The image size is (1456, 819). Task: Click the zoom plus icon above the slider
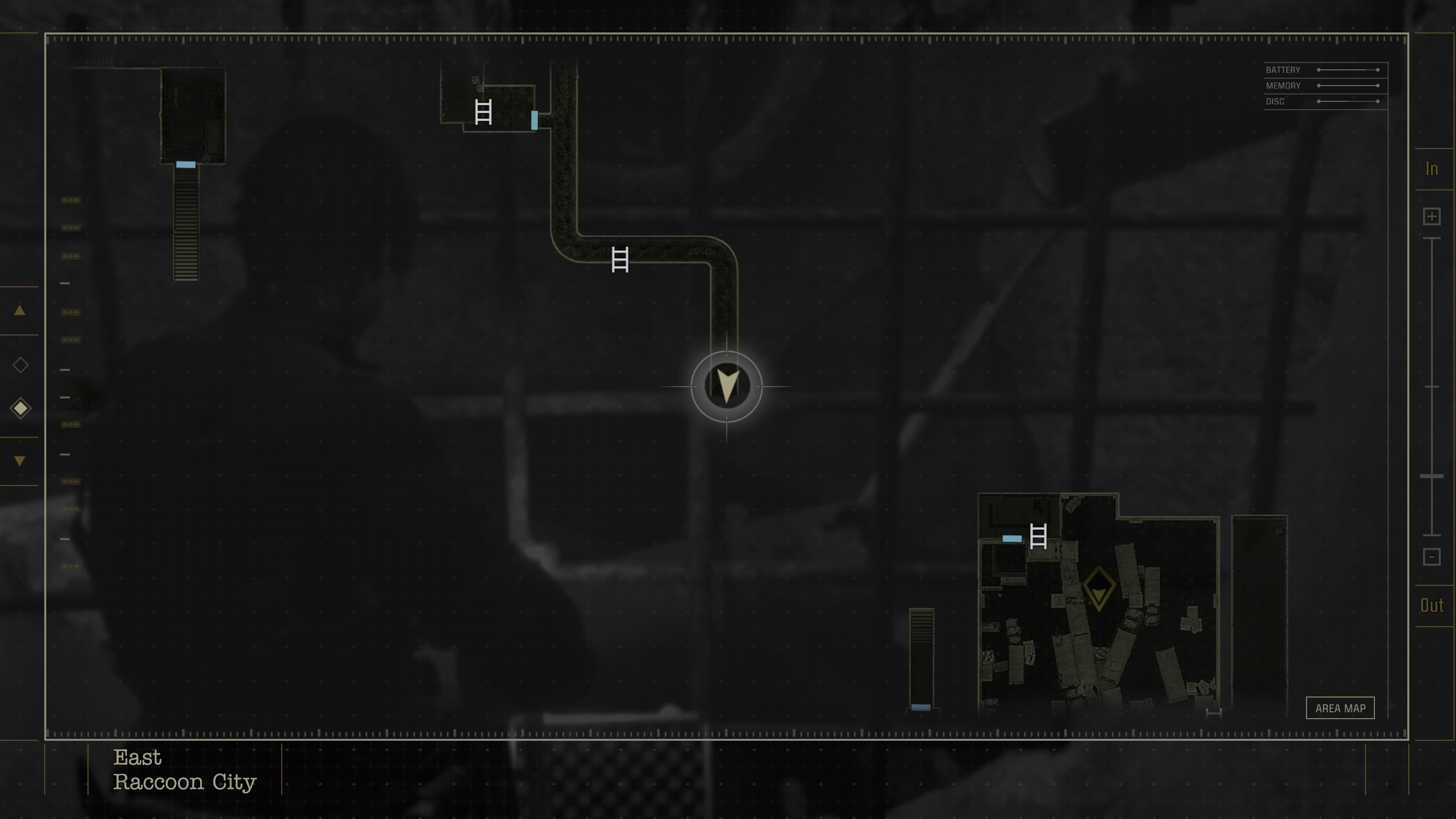point(1431,216)
